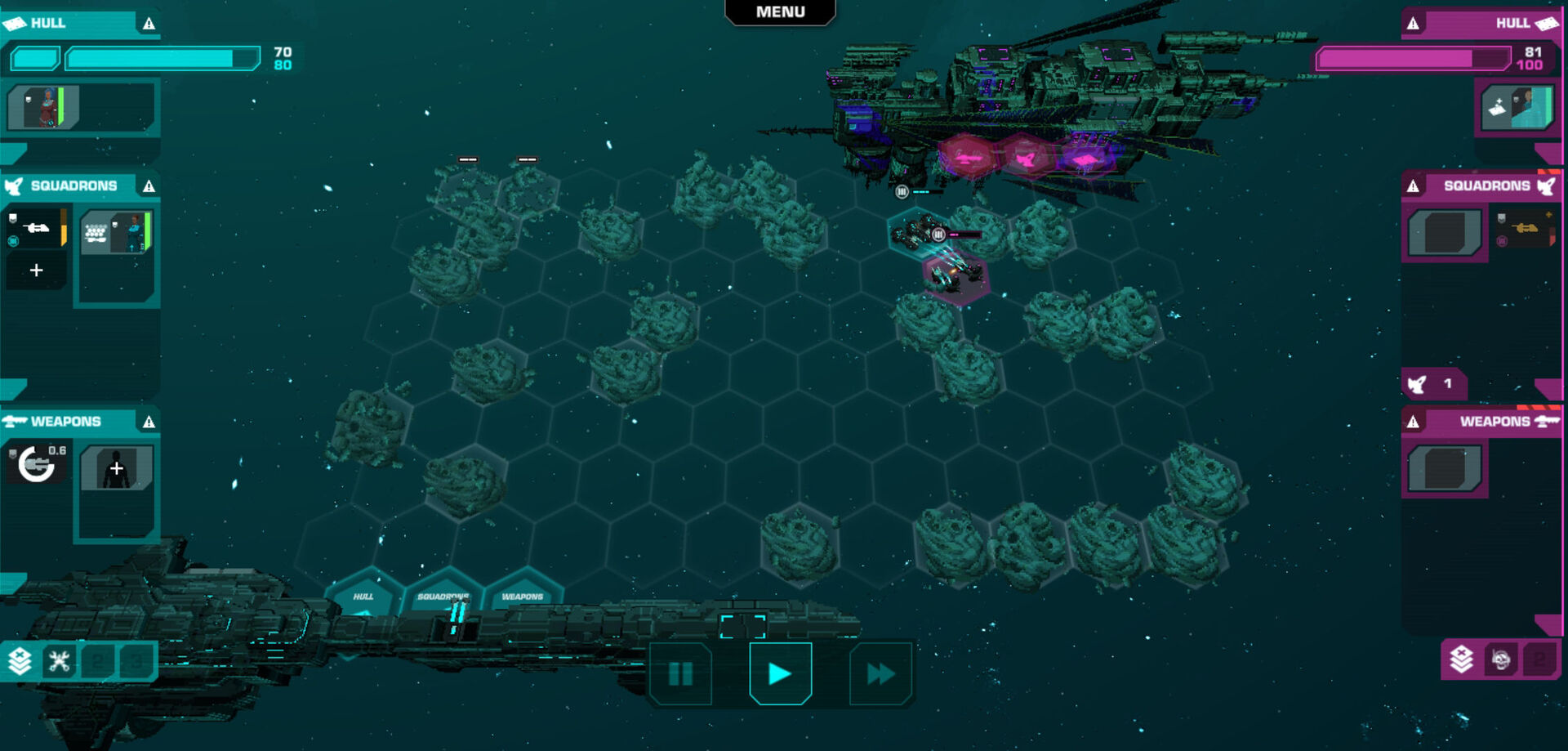Open the MENU at the top

[780, 12]
